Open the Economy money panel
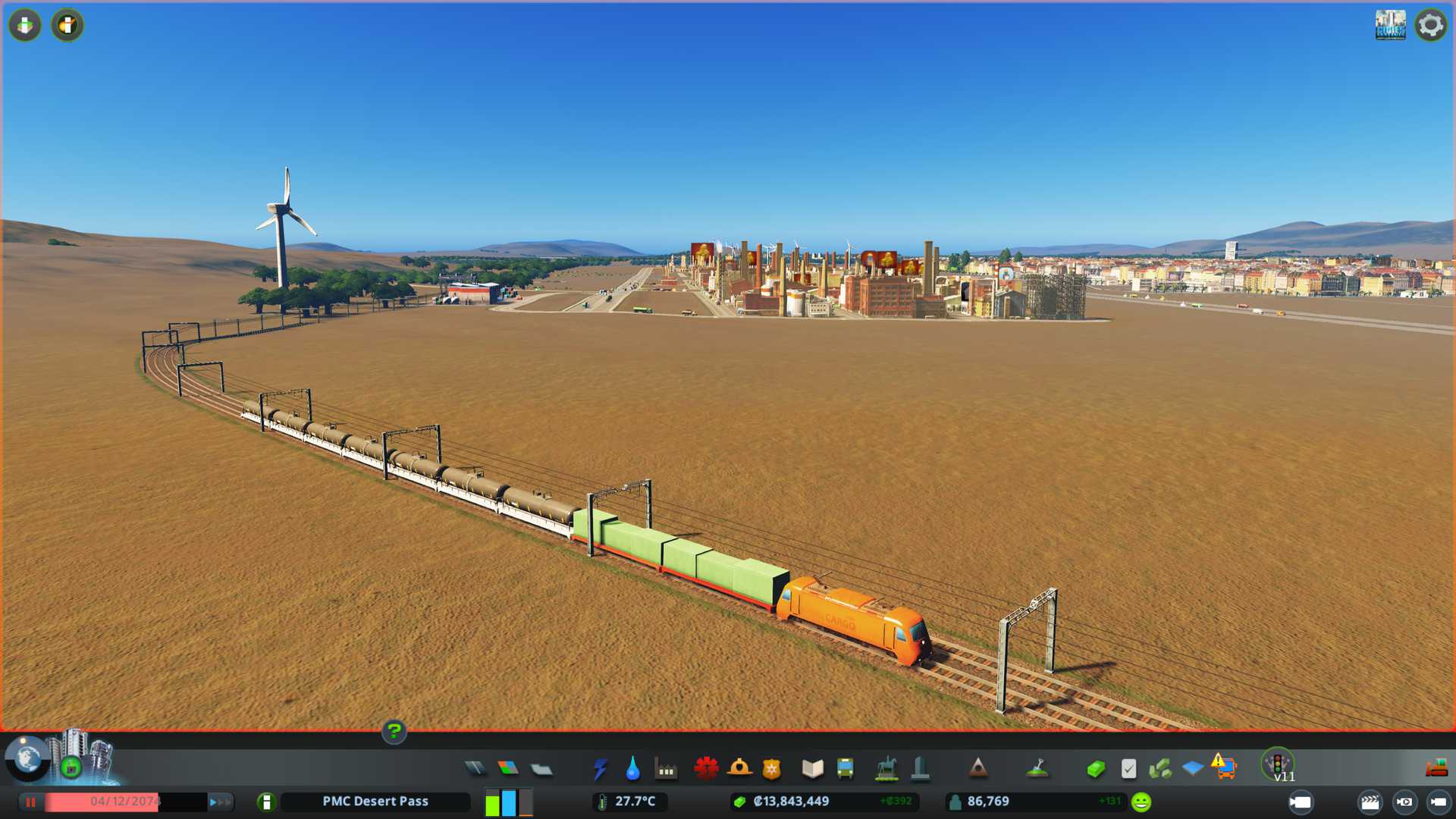 pyautogui.click(x=1095, y=769)
